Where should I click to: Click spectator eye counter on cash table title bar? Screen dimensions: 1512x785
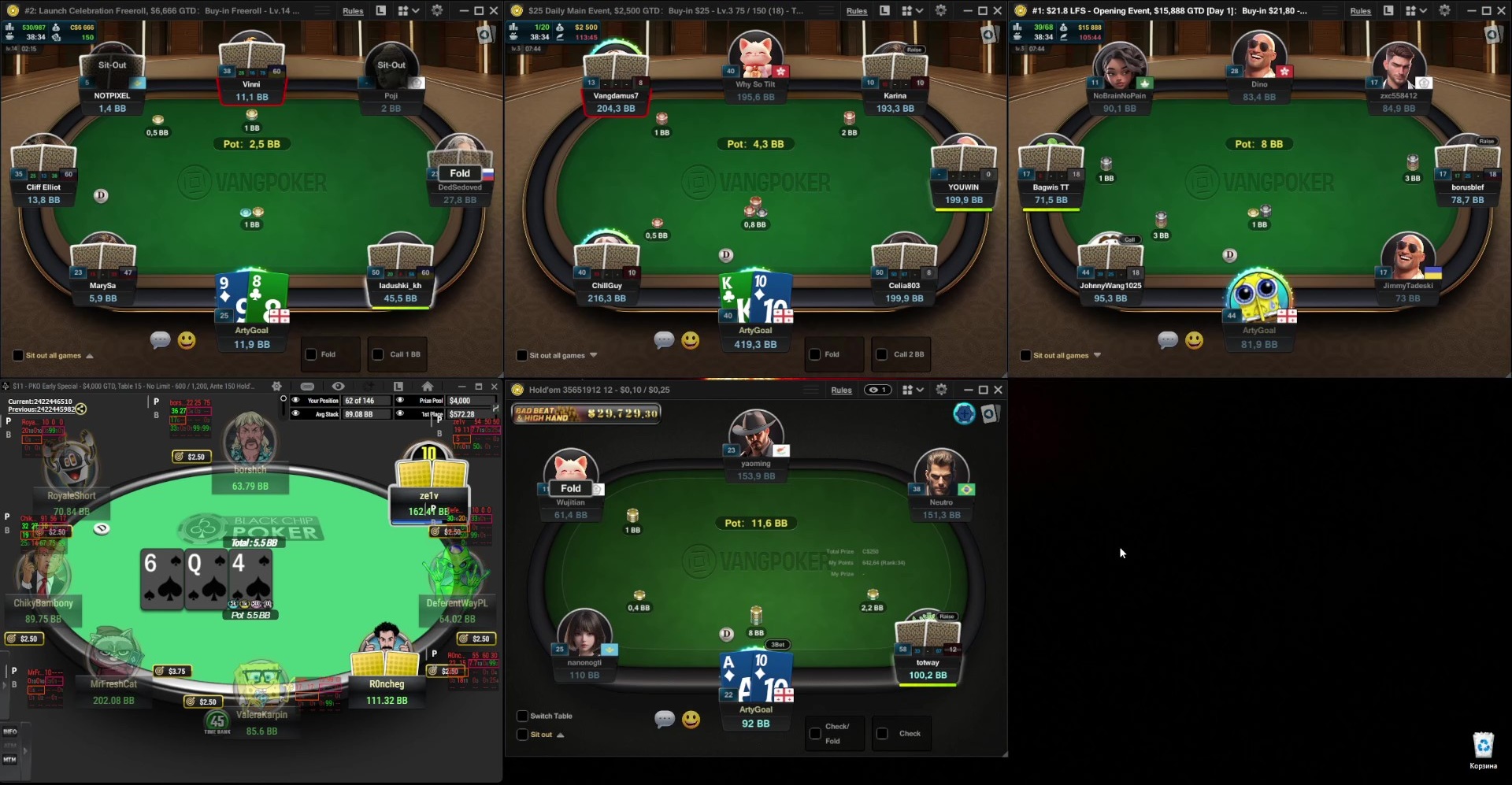click(x=877, y=390)
